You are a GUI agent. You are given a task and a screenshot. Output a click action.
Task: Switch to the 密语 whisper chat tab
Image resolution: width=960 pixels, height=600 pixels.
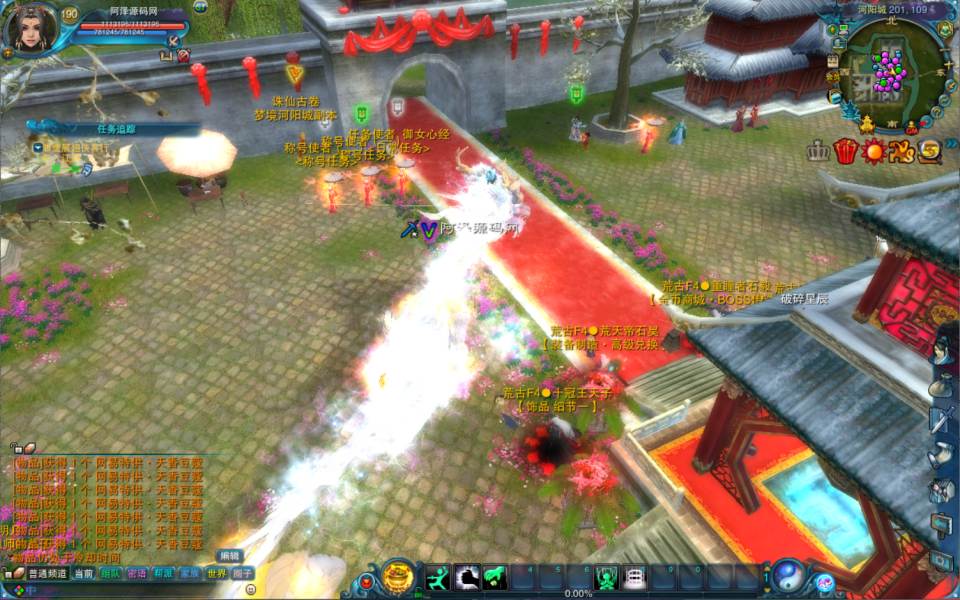137,573
